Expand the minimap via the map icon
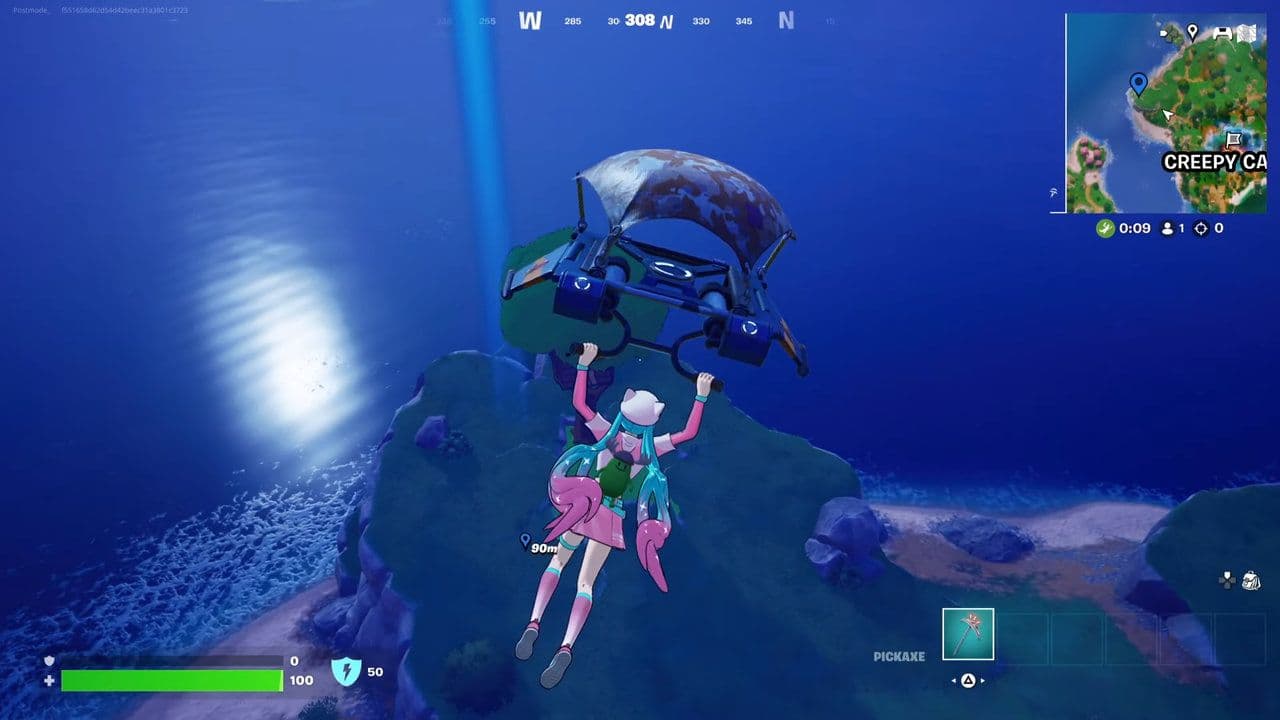This screenshot has width=1280, height=720. pos(1247,33)
